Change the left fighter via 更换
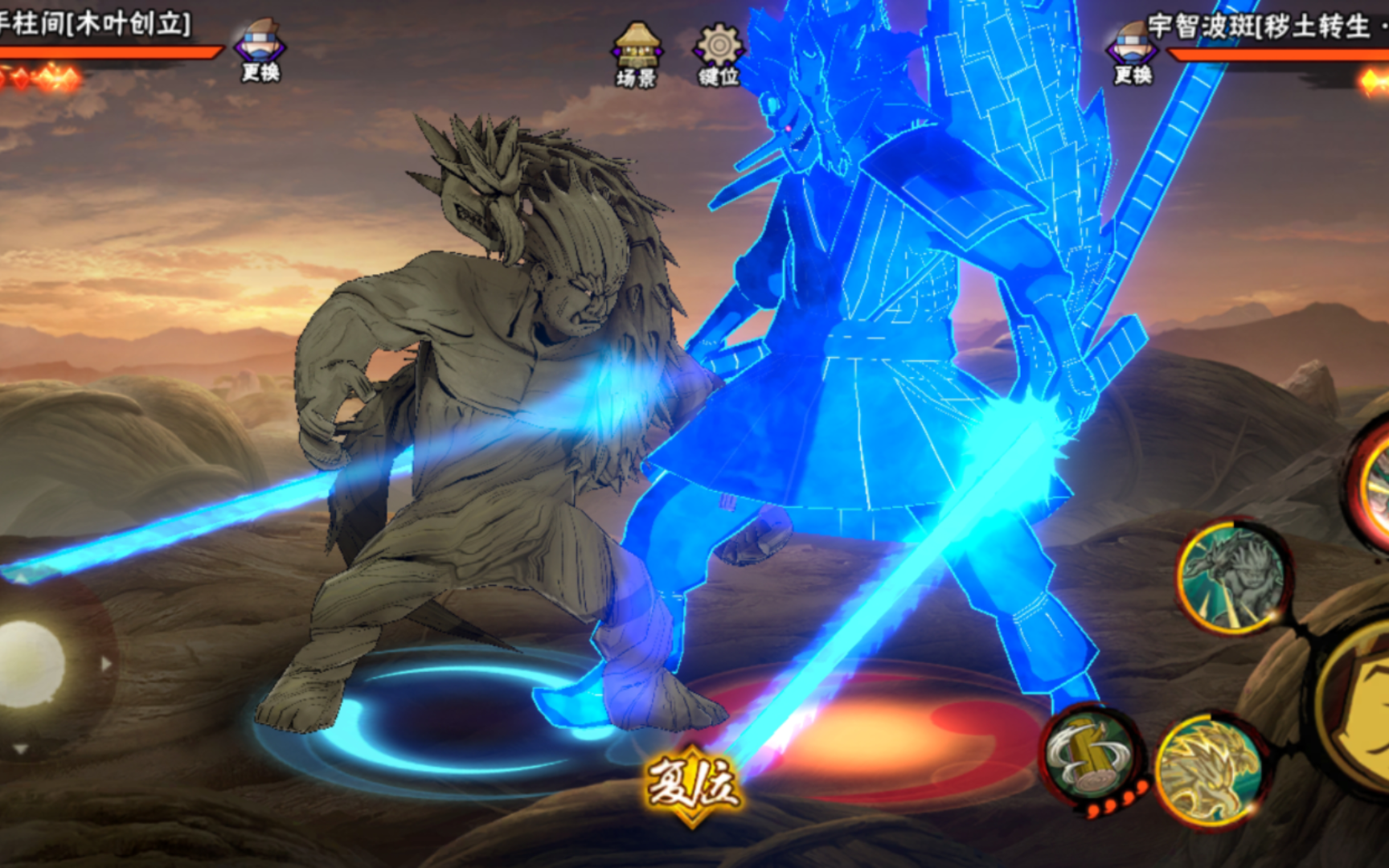The width and height of the screenshot is (1389, 868). (260, 51)
